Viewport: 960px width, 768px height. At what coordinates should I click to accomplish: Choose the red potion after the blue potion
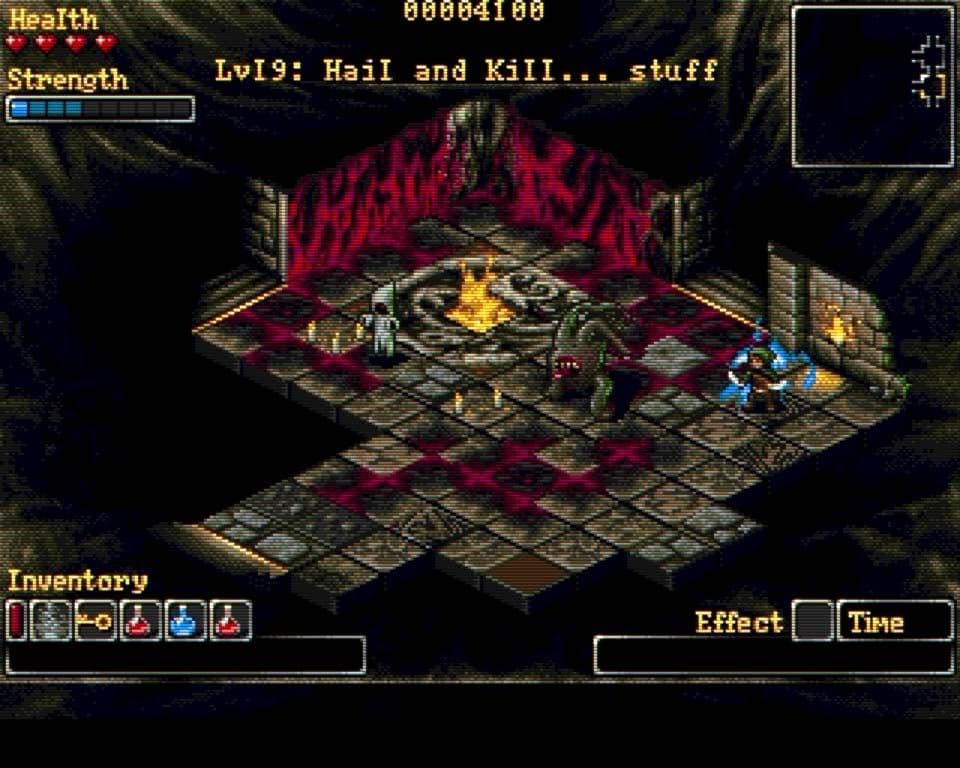coord(231,621)
